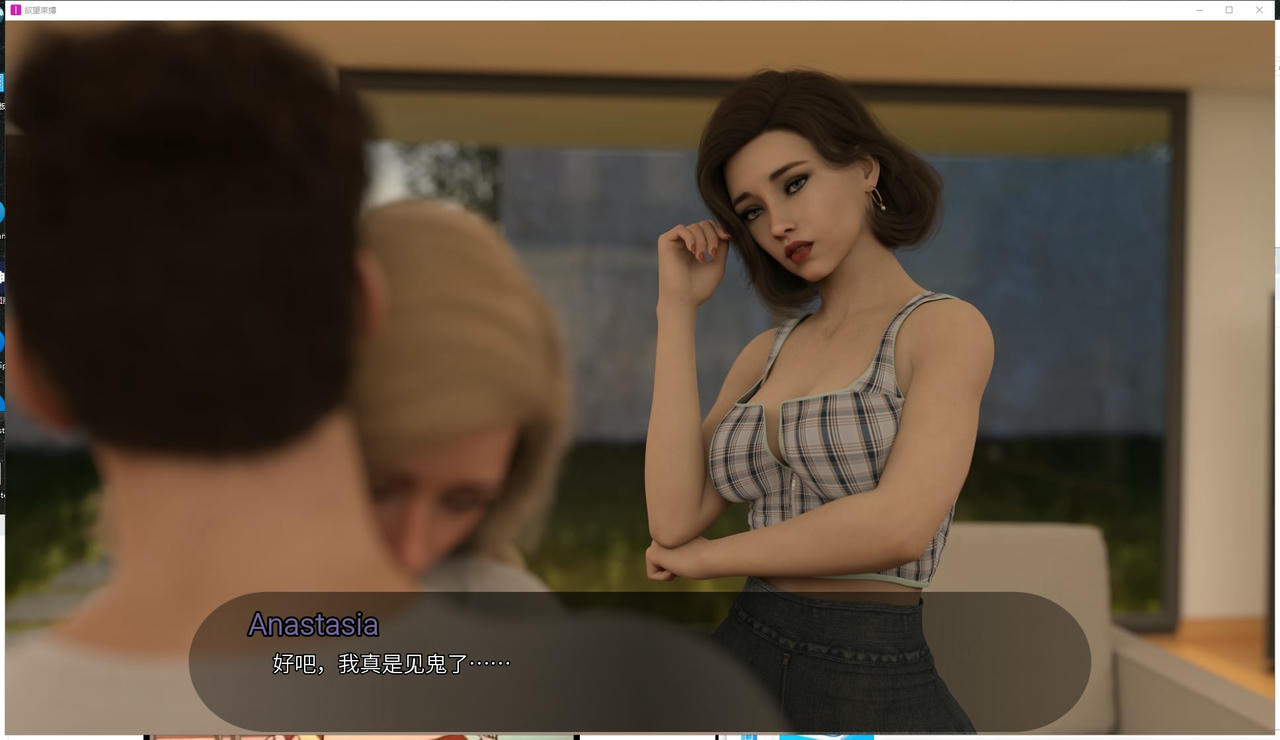Minimize the game window
Screen dimensions: 1280x740
[1199, 9]
